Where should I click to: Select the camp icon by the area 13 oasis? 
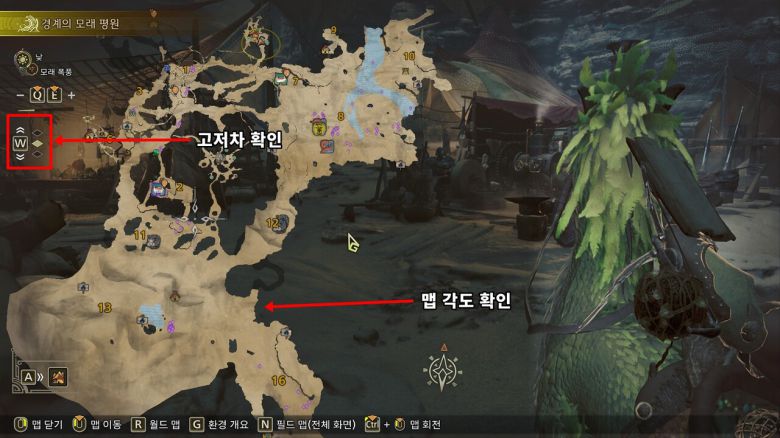point(143,319)
